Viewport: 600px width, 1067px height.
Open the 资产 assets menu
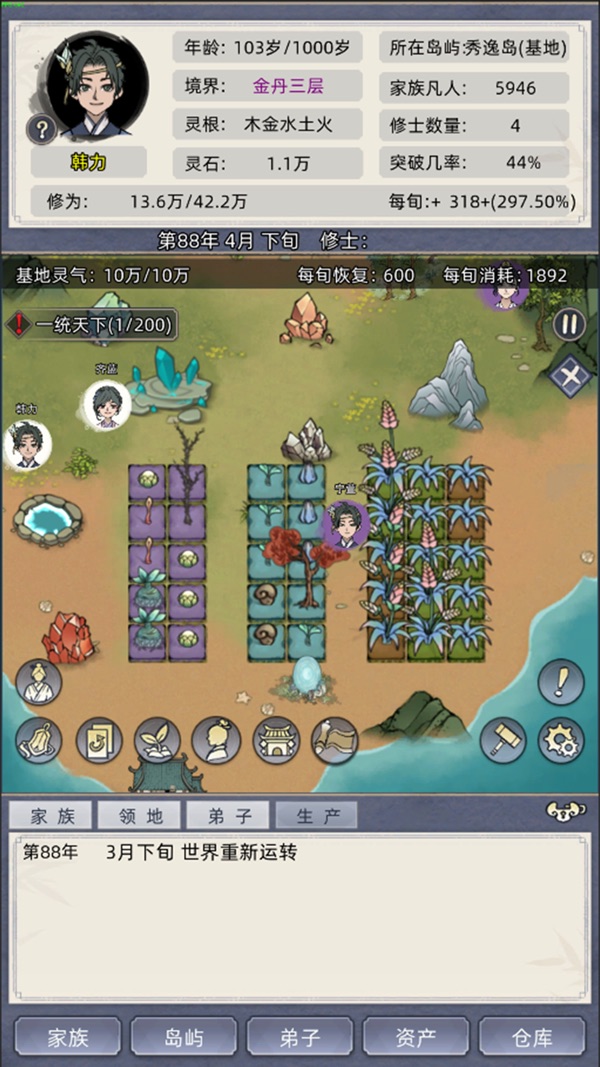[416, 1037]
